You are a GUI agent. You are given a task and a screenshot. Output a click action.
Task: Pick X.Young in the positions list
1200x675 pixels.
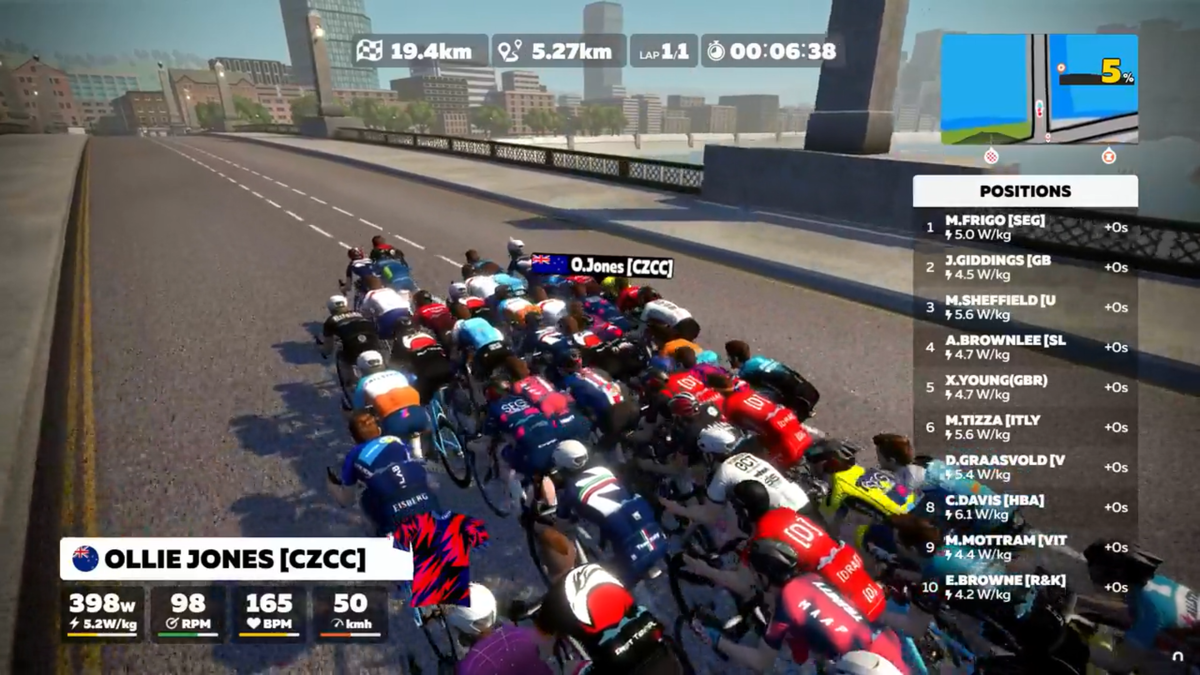[x=1025, y=387]
